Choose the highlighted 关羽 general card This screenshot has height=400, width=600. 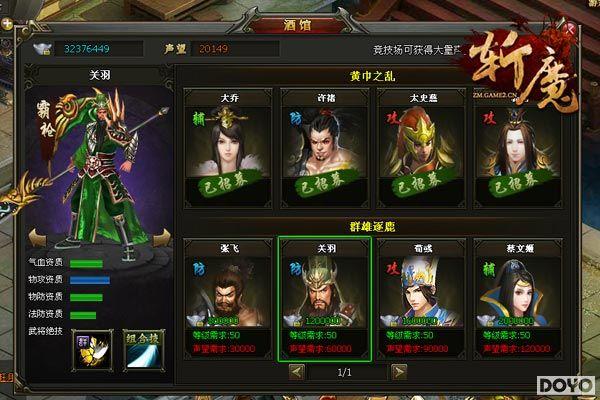click(x=325, y=296)
